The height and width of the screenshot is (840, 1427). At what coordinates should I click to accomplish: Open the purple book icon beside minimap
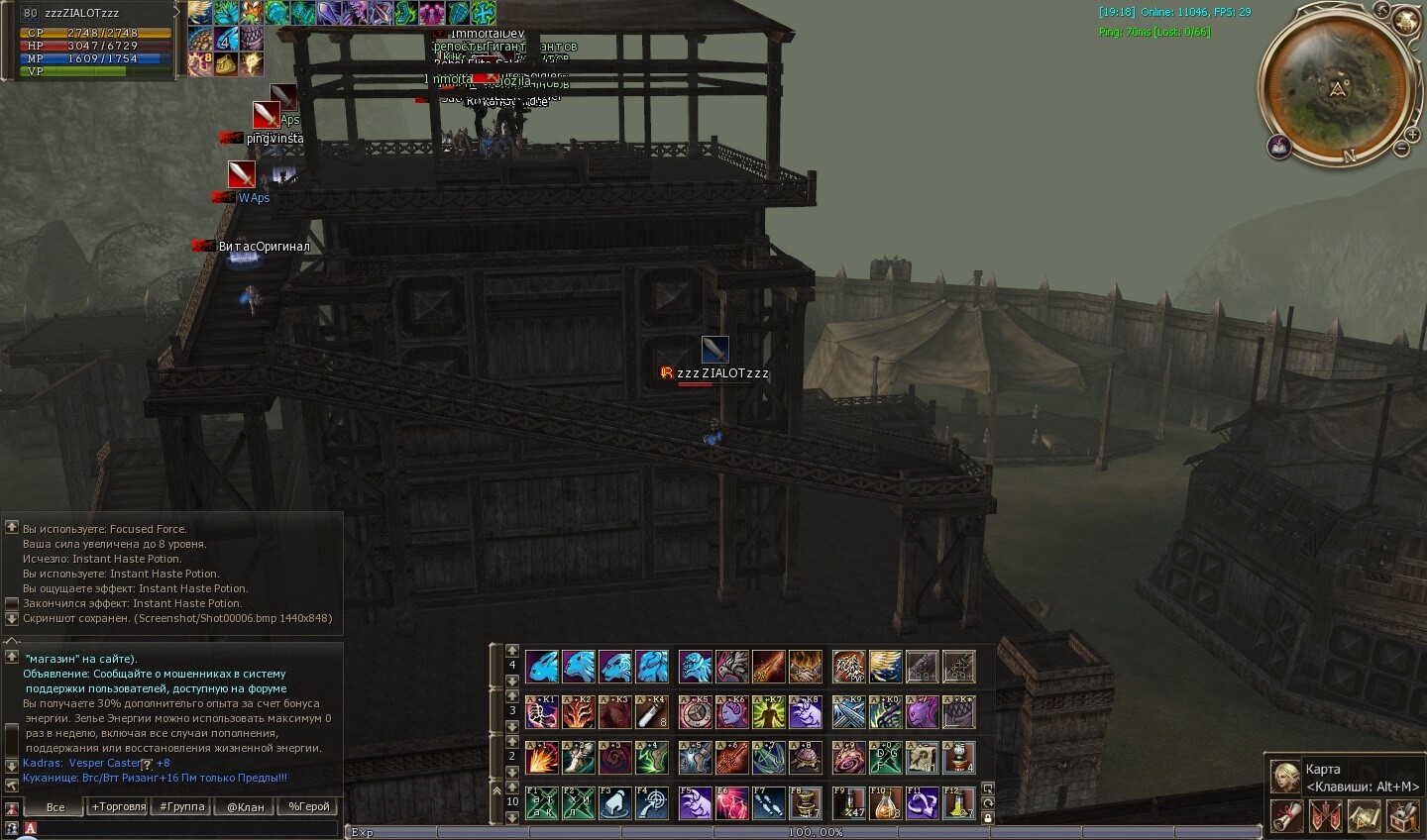[1279, 148]
